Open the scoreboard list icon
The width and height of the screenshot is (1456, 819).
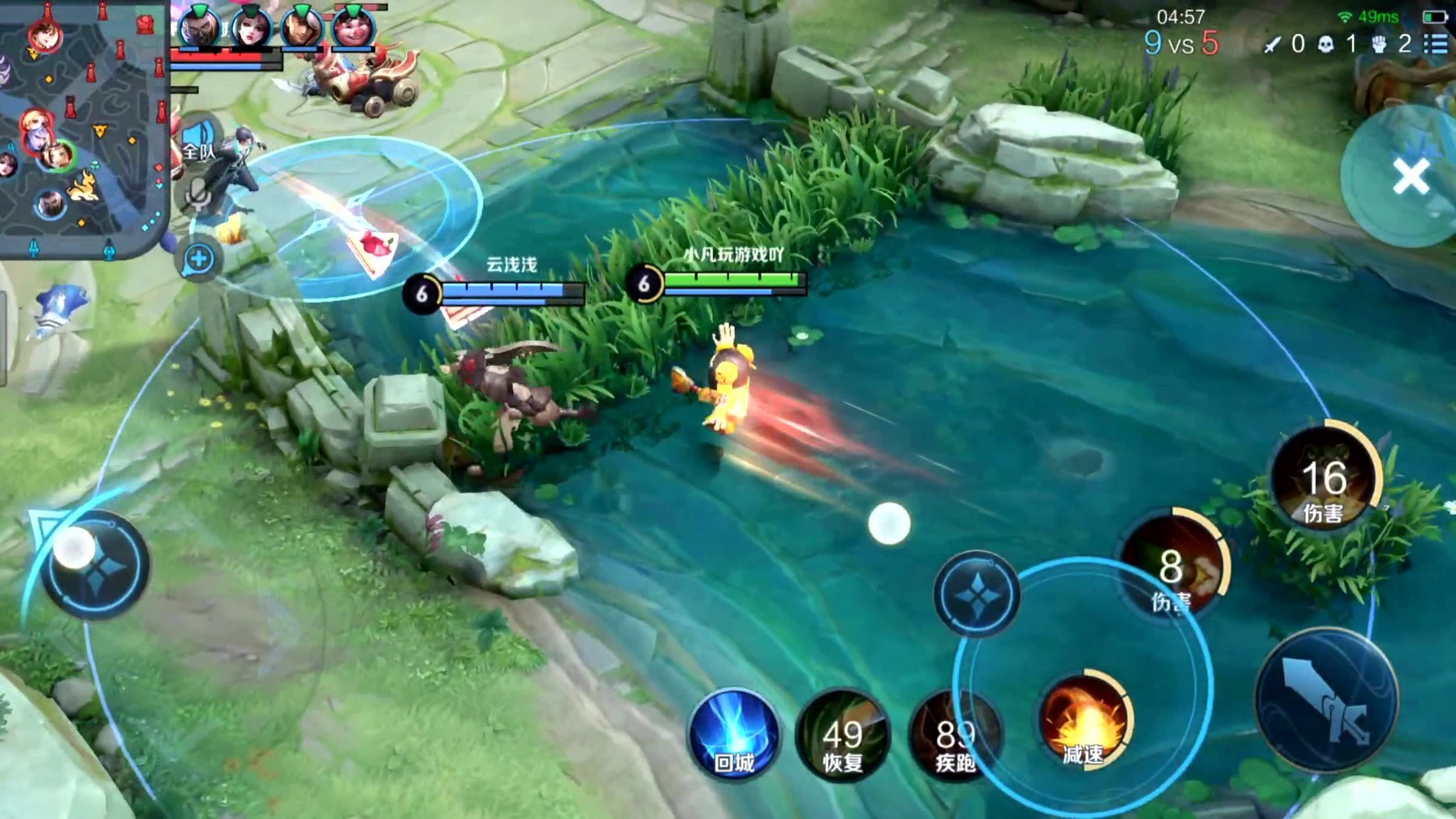(x=1436, y=44)
